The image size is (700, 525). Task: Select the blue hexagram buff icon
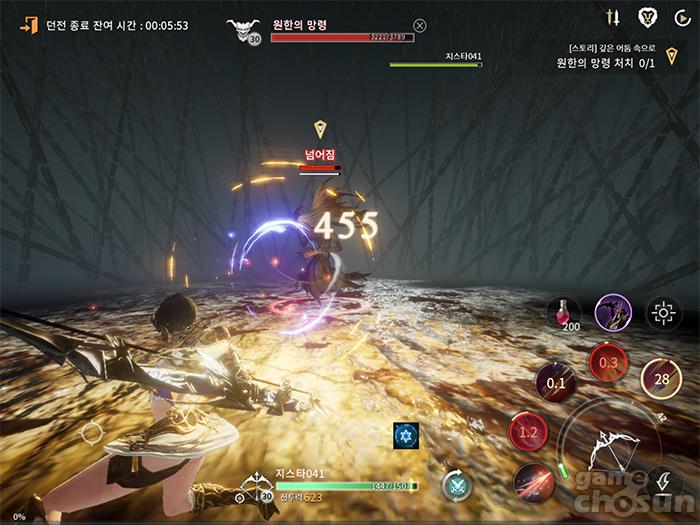point(405,435)
